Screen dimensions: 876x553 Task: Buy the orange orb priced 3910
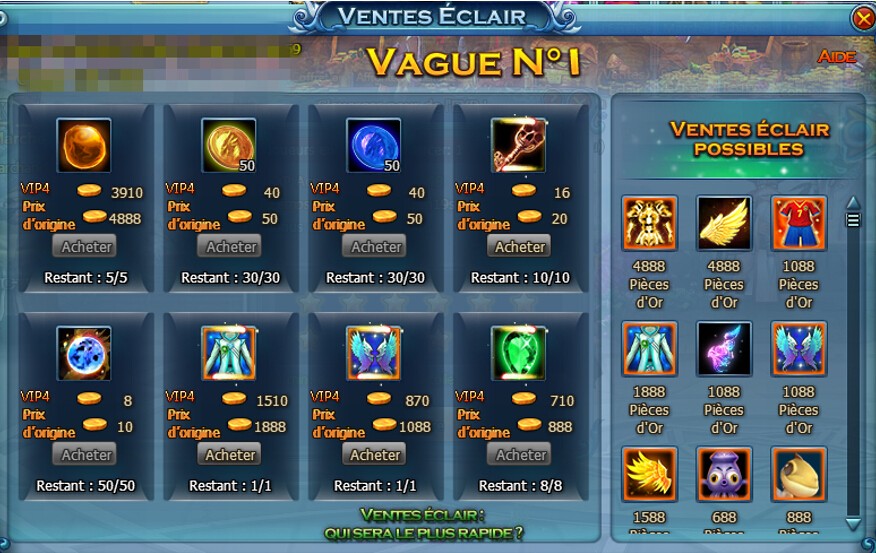click(86, 246)
